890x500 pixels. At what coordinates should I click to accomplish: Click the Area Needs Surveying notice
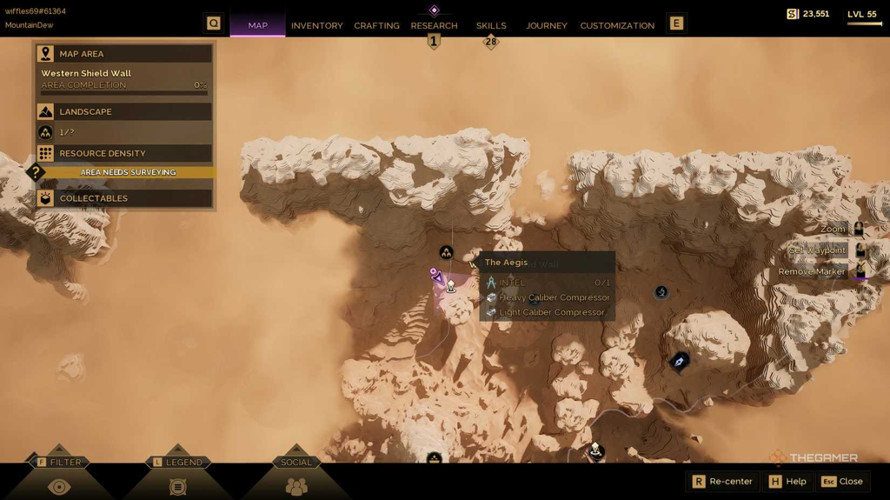(128, 172)
